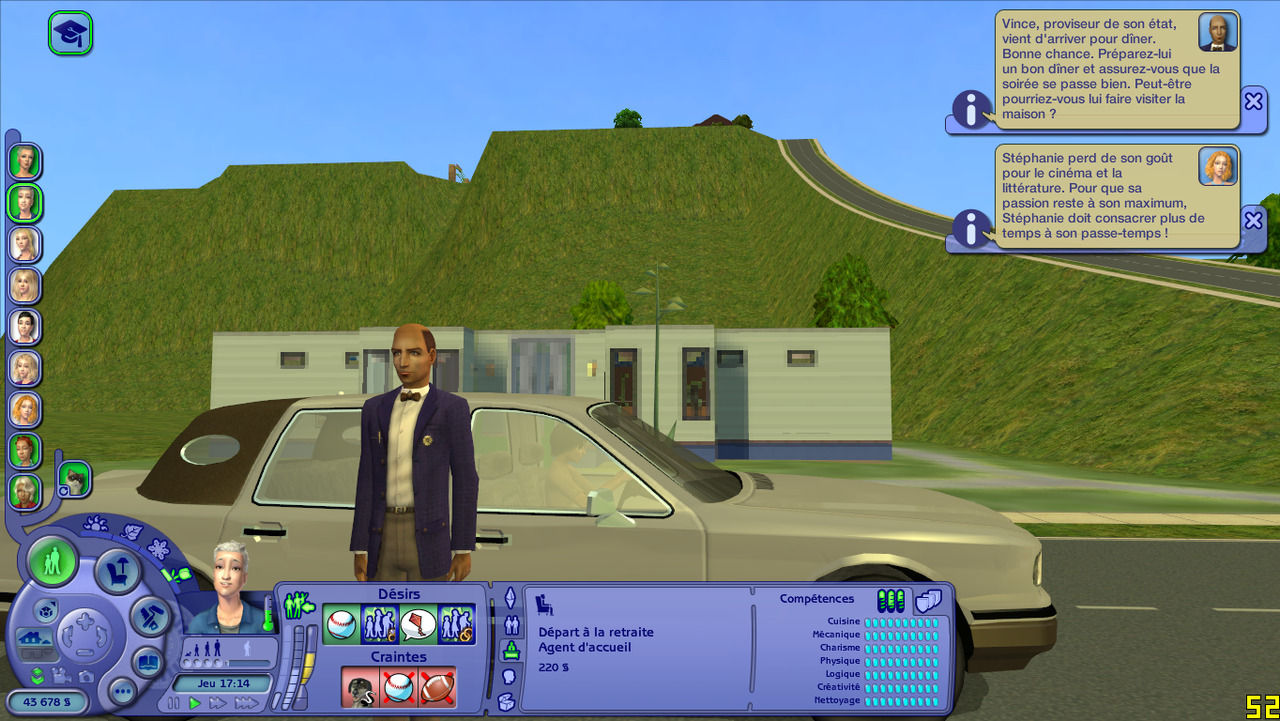Switch to Live mode with the family icon
The image size is (1280, 721).
(x=52, y=560)
